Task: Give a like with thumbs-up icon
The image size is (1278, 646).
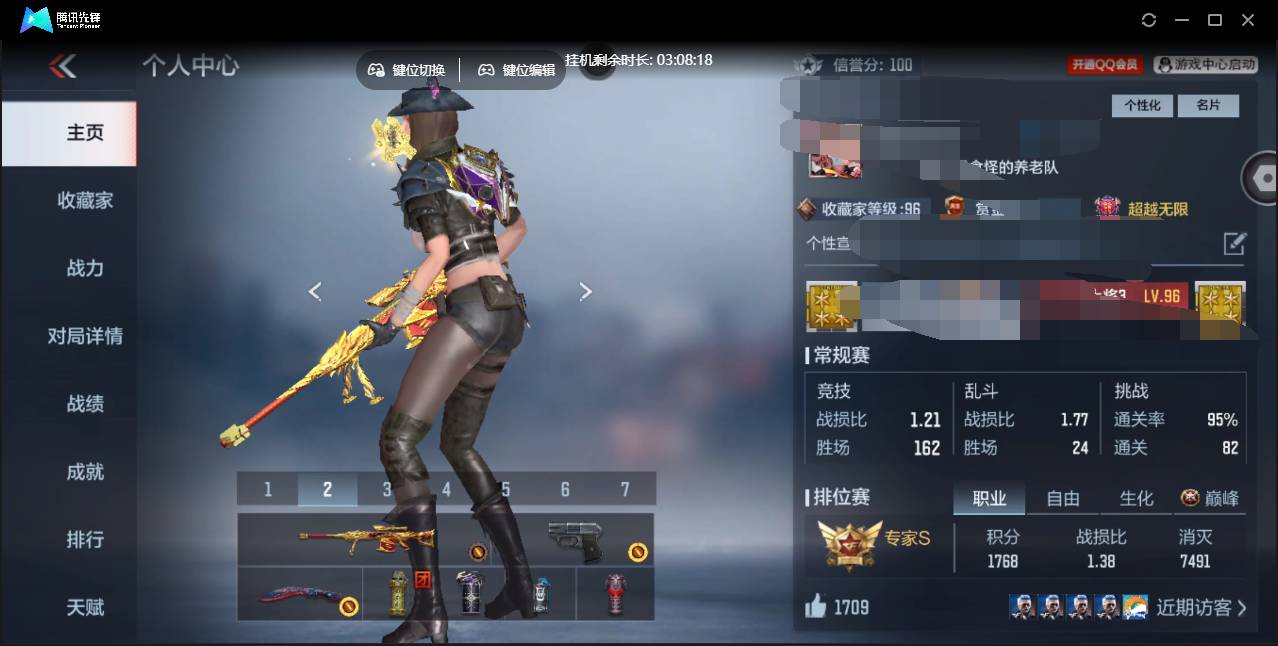Action: (816, 606)
